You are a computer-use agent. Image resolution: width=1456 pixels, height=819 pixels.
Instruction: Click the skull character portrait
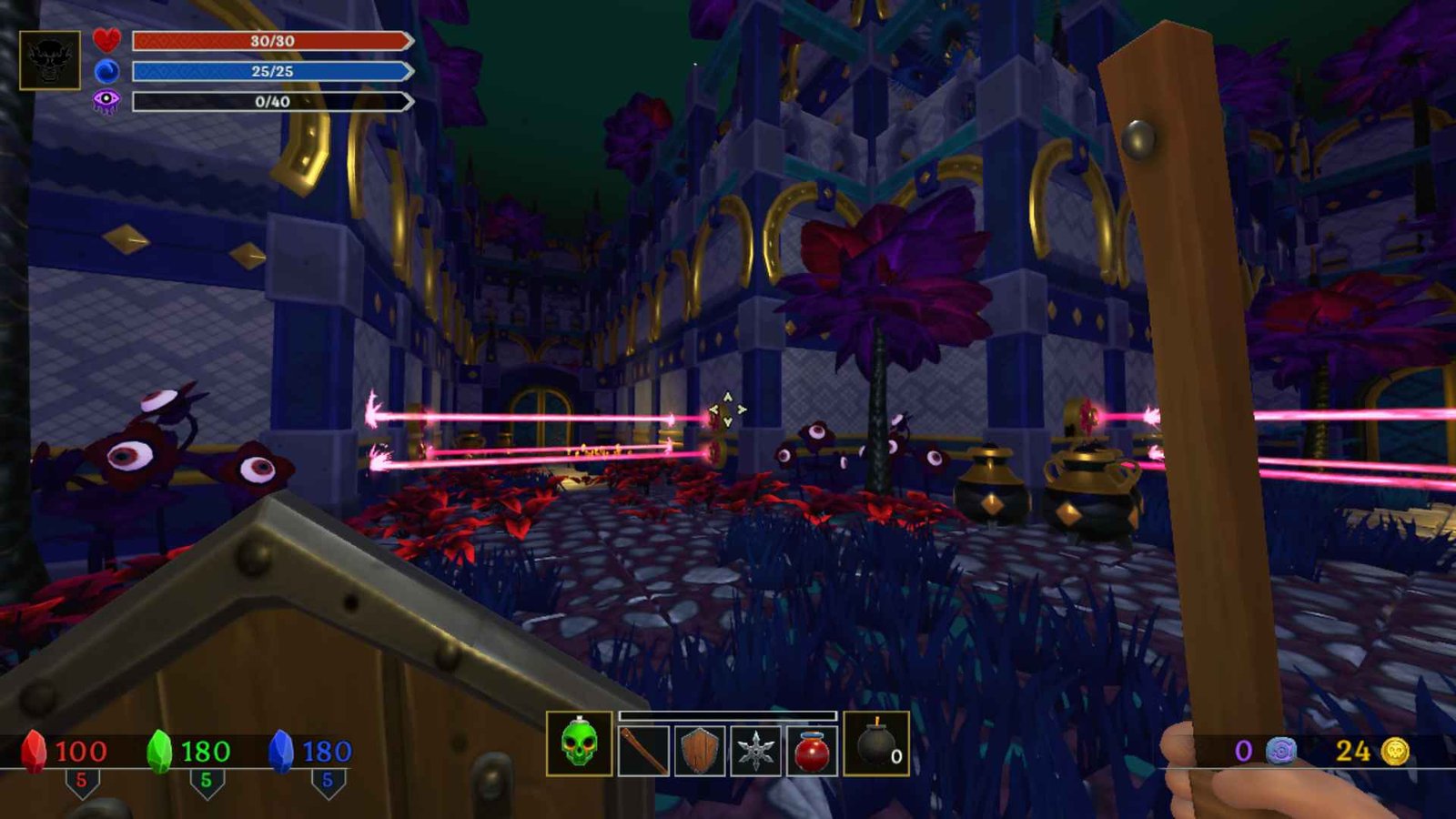pos(49,60)
